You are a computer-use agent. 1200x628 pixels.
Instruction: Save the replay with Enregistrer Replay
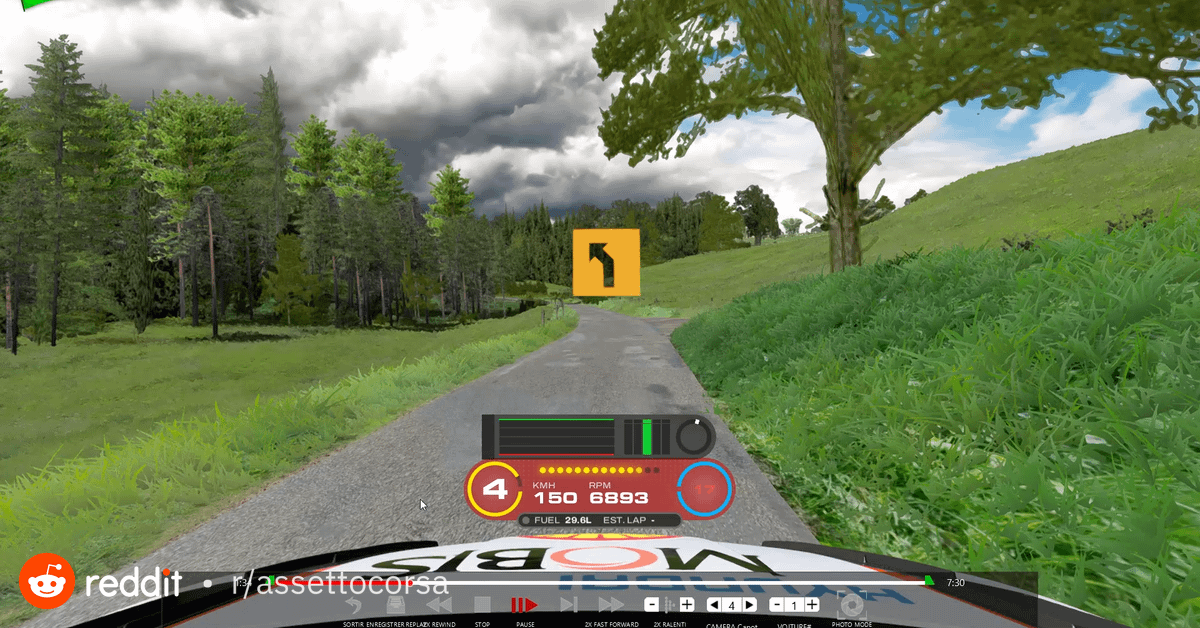(x=396, y=605)
